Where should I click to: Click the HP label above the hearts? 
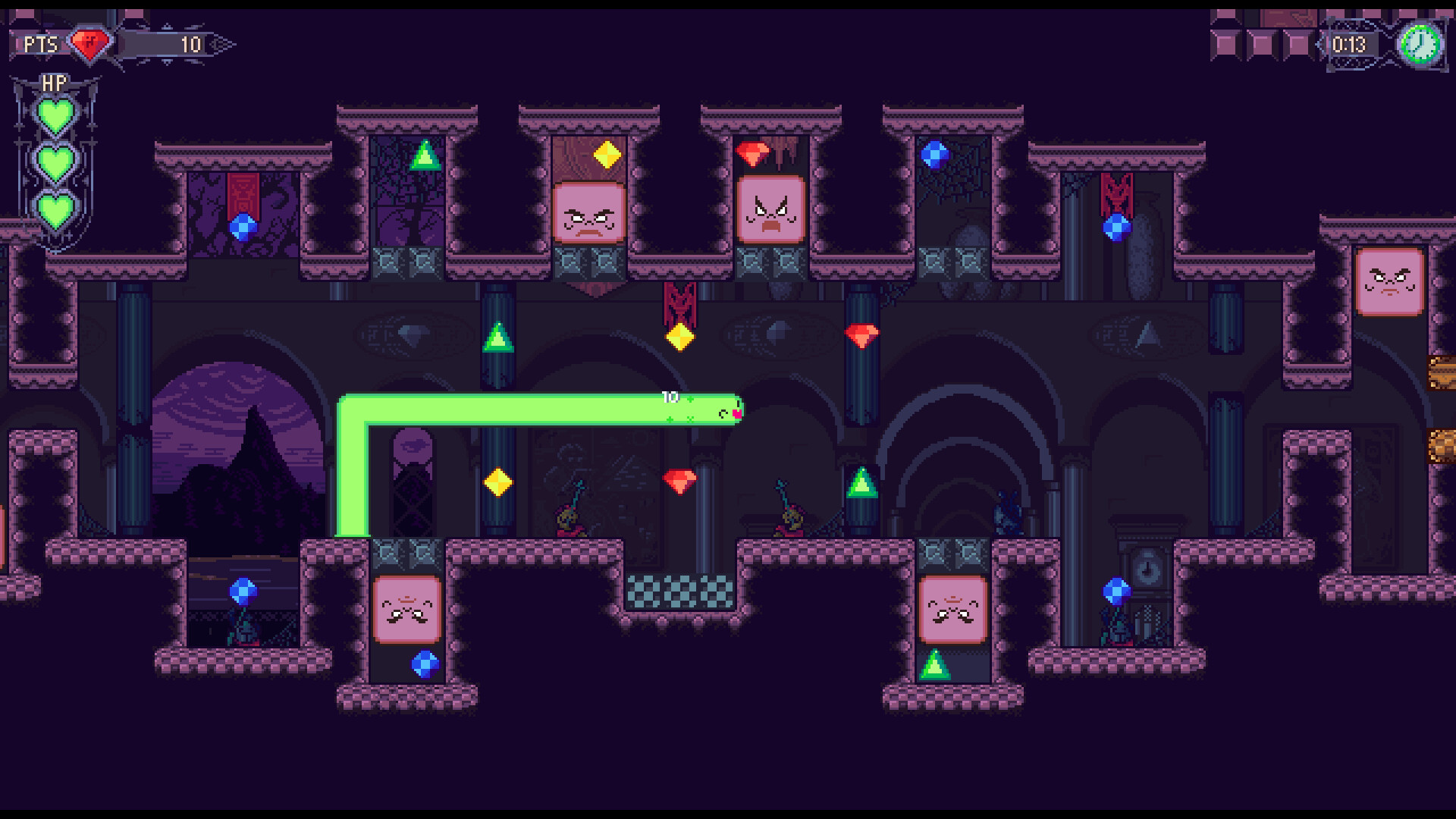click(x=55, y=82)
